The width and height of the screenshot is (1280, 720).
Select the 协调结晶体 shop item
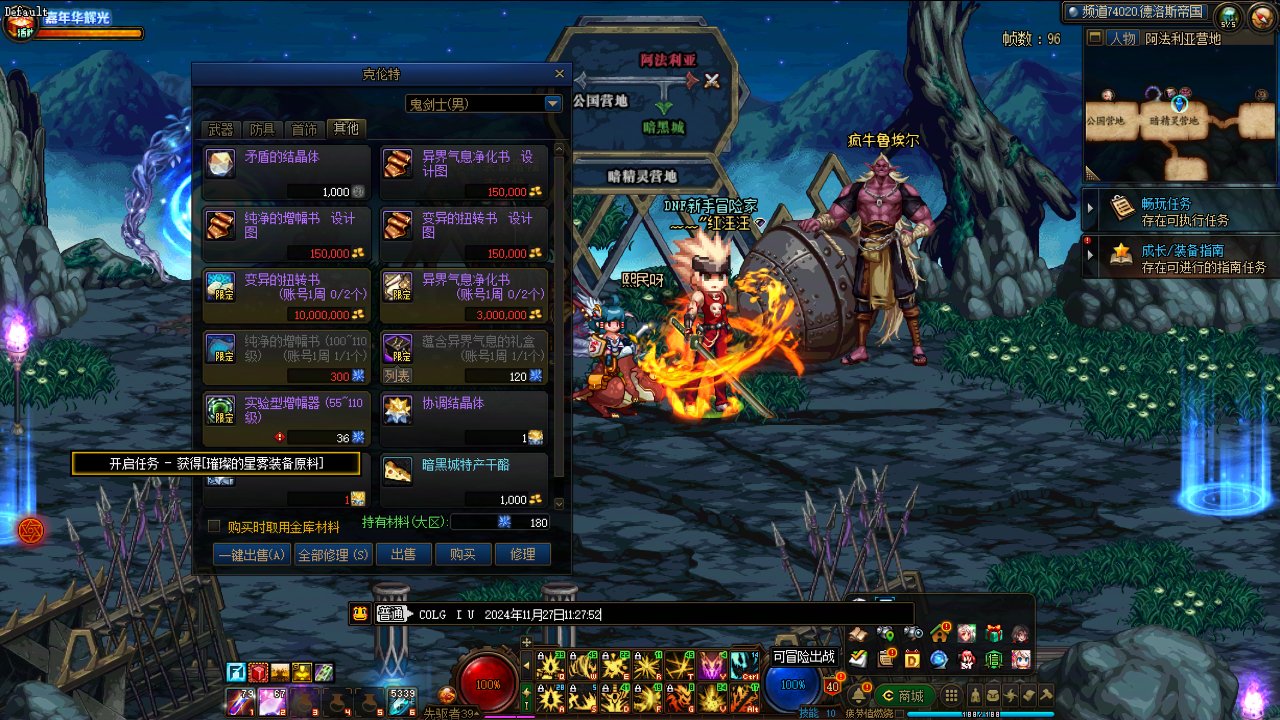(x=464, y=418)
